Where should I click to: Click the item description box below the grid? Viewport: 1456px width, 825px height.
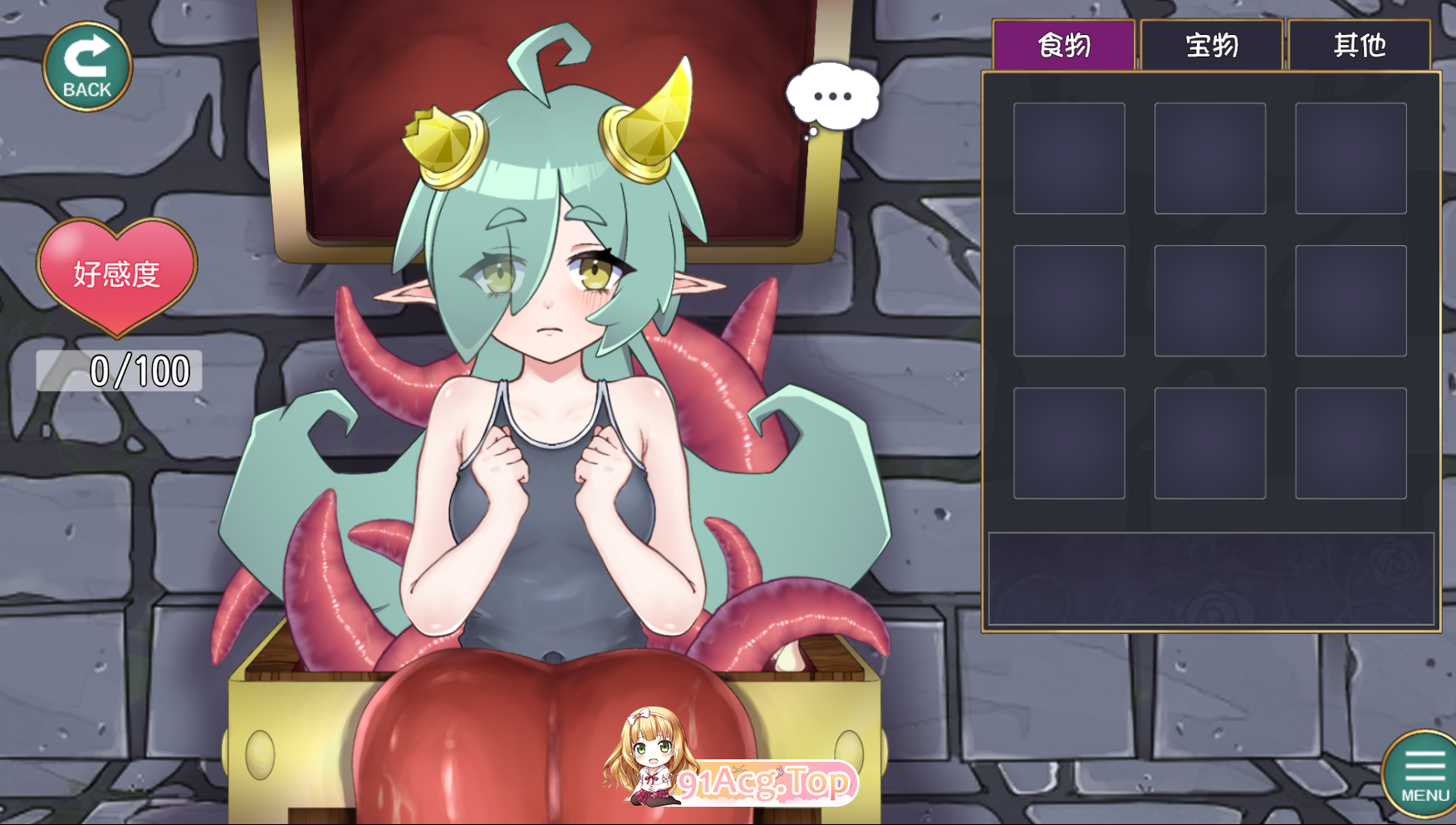pos(1210,577)
